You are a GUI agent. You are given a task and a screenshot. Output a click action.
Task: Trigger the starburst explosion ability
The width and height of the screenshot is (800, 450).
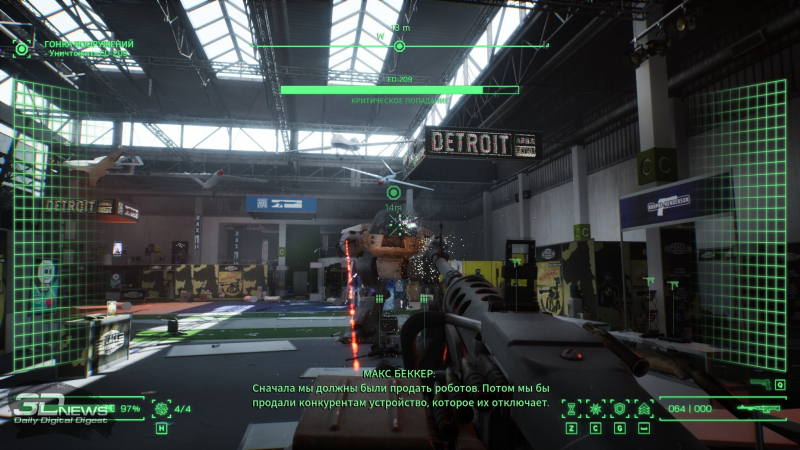coord(595,408)
